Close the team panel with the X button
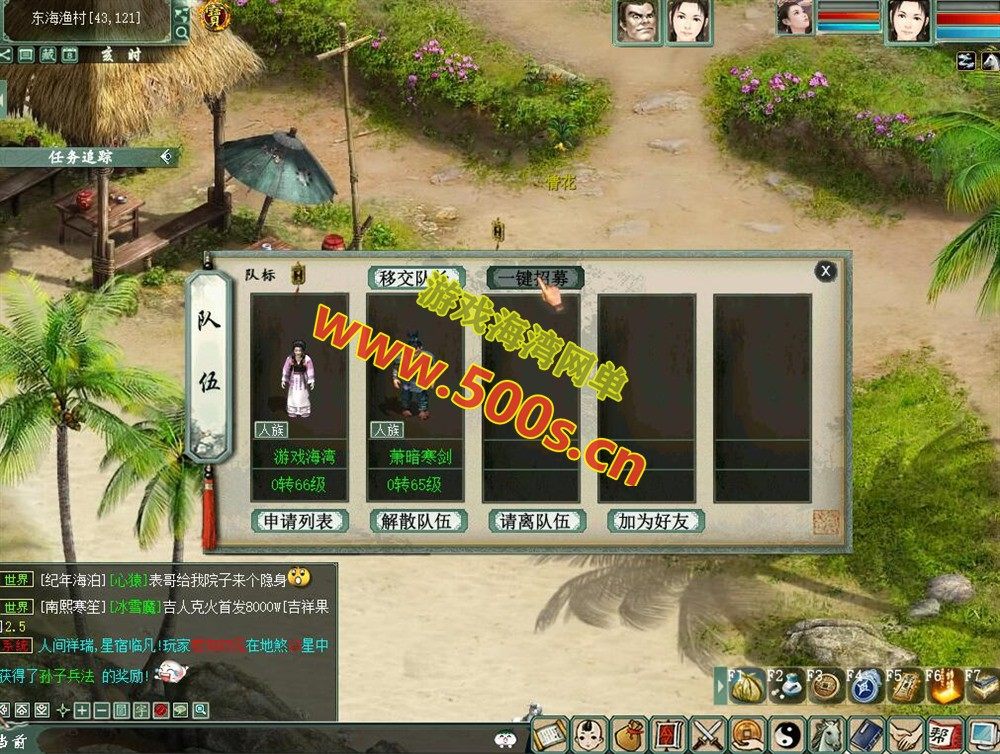 [x=825, y=270]
